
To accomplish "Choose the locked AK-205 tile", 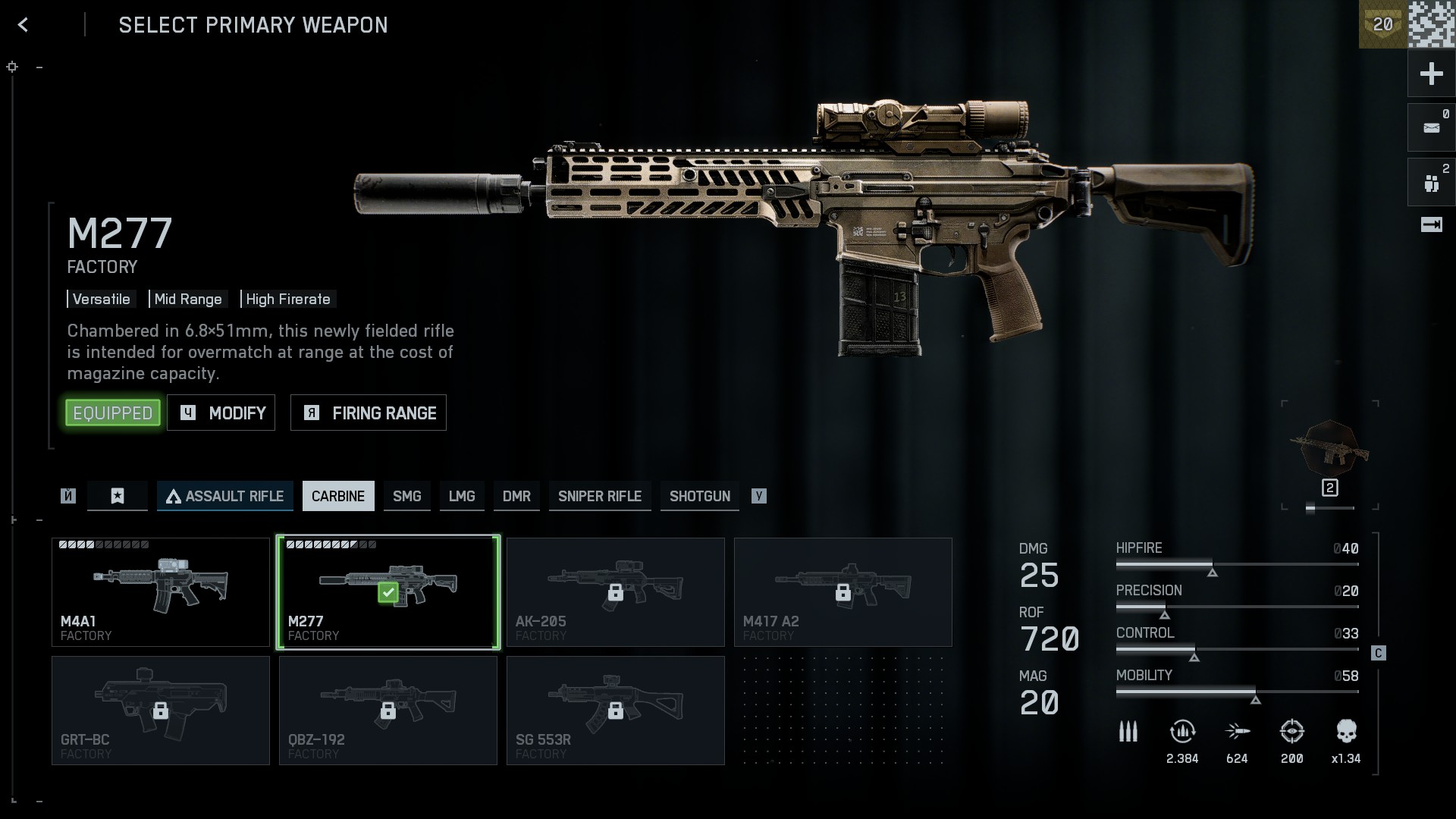I will (616, 592).
